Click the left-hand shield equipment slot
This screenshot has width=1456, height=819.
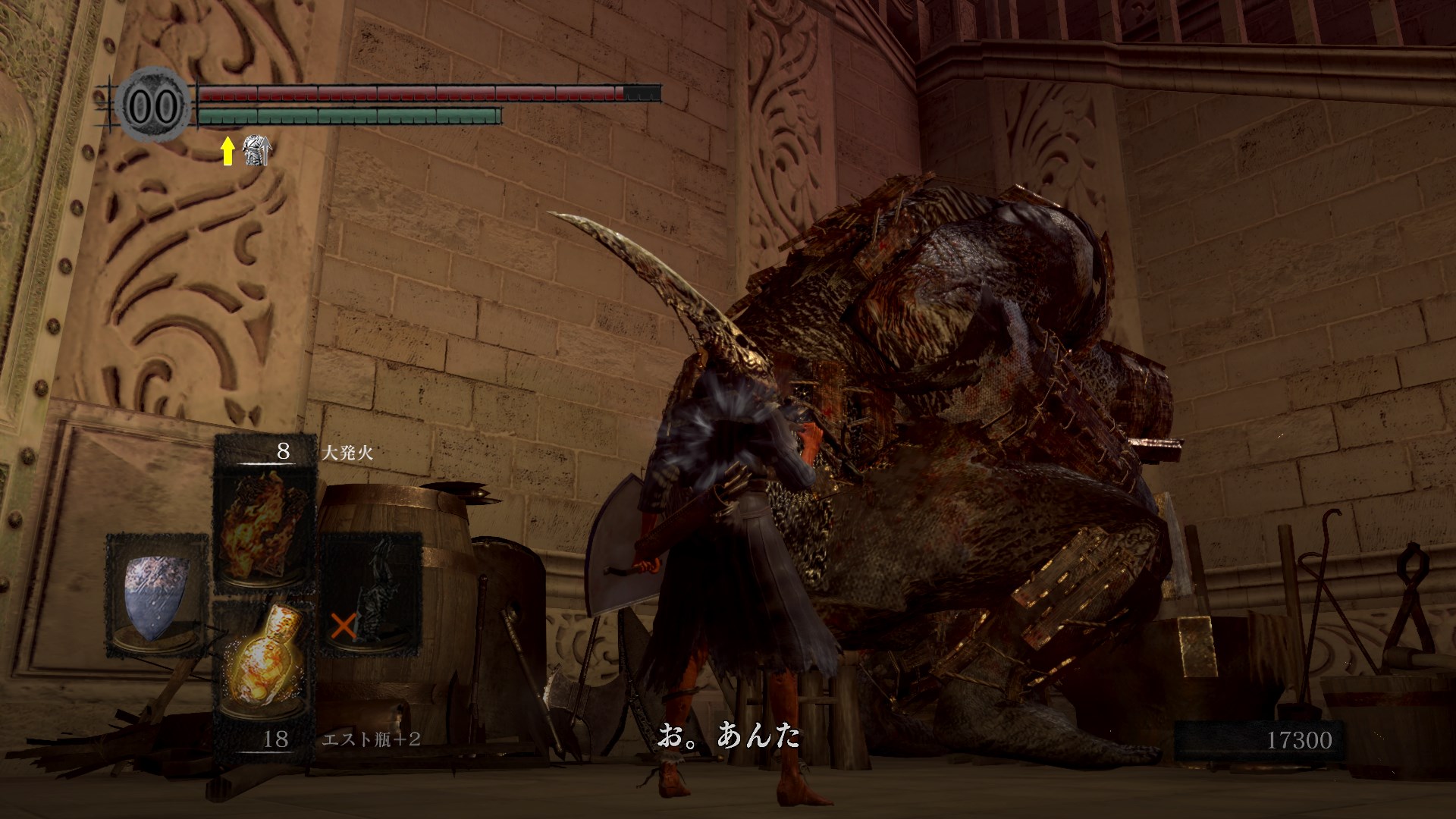click(x=157, y=596)
